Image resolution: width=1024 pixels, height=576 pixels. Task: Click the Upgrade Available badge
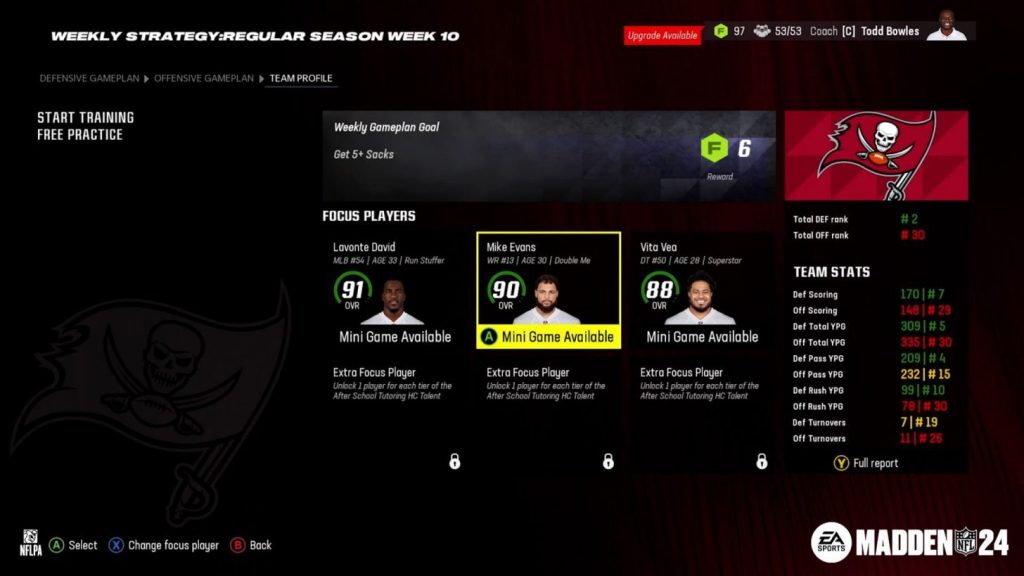point(663,35)
